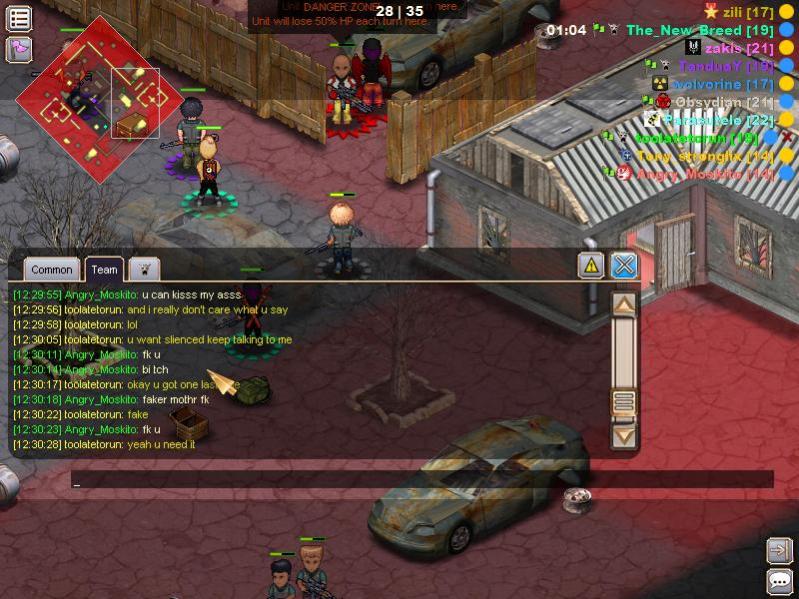The image size is (799, 599).
Task: Switch to the Common chat tab
Action: click(51, 269)
